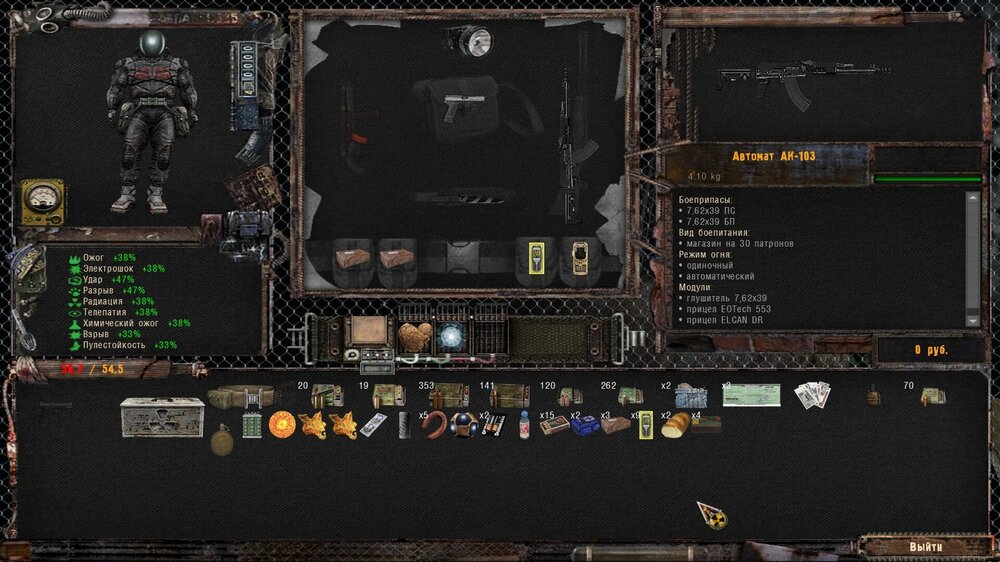
Task: Choose the round grenade in inventory
Action: coord(222,439)
